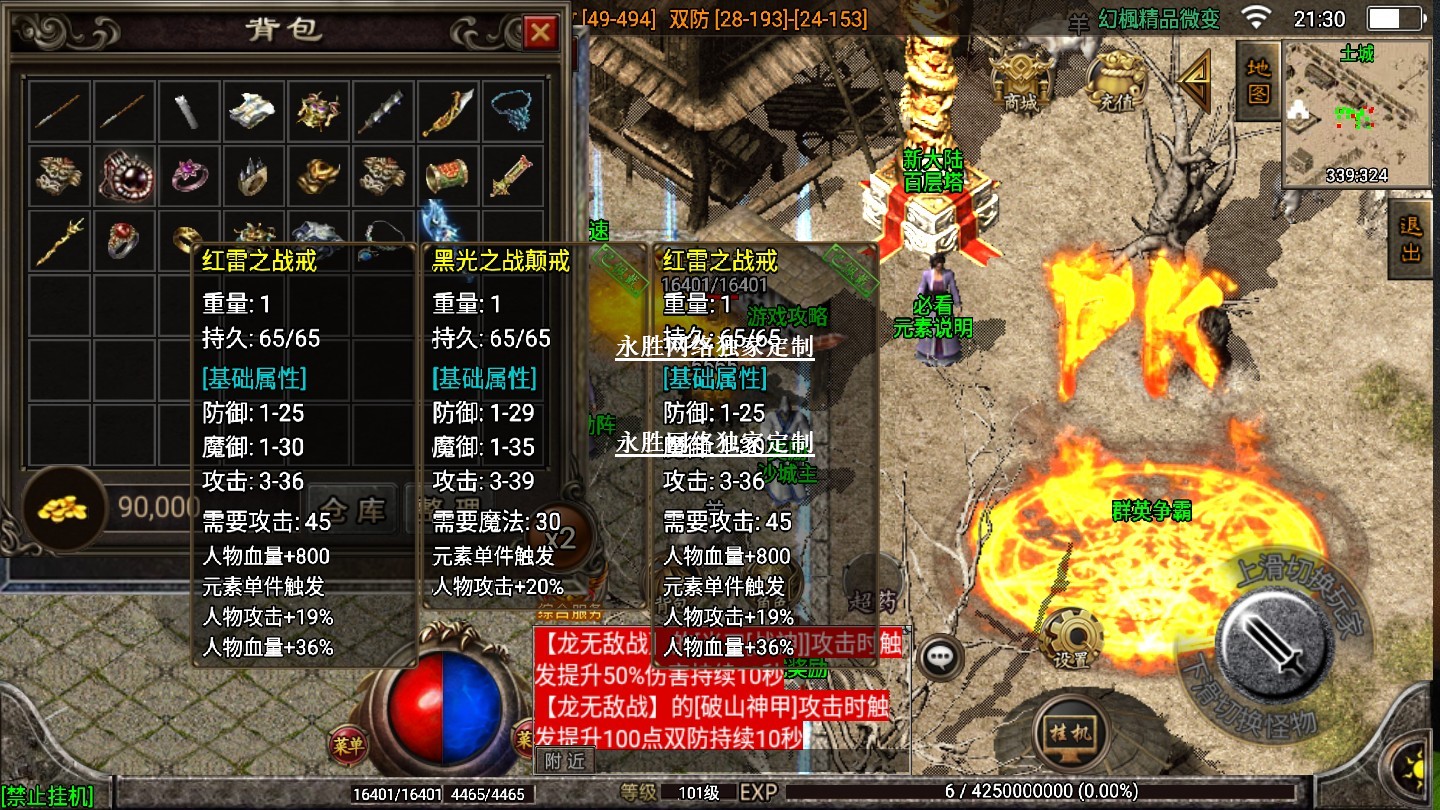1440x810 pixels.
Task: Select the dark red orb amulet slot
Action: [125, 176]
